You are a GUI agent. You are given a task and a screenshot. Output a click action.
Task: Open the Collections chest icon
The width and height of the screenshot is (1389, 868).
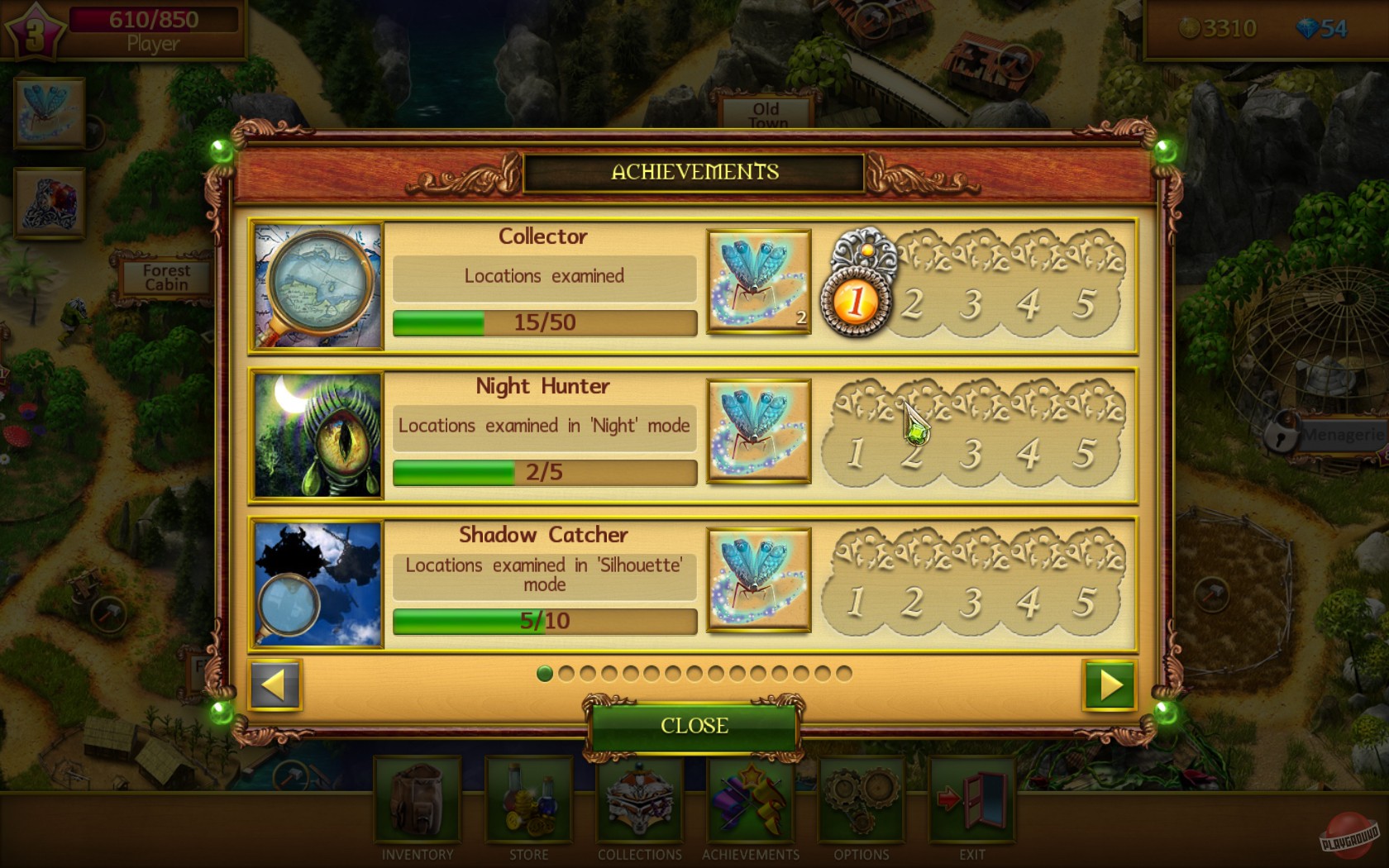point(638,800)
